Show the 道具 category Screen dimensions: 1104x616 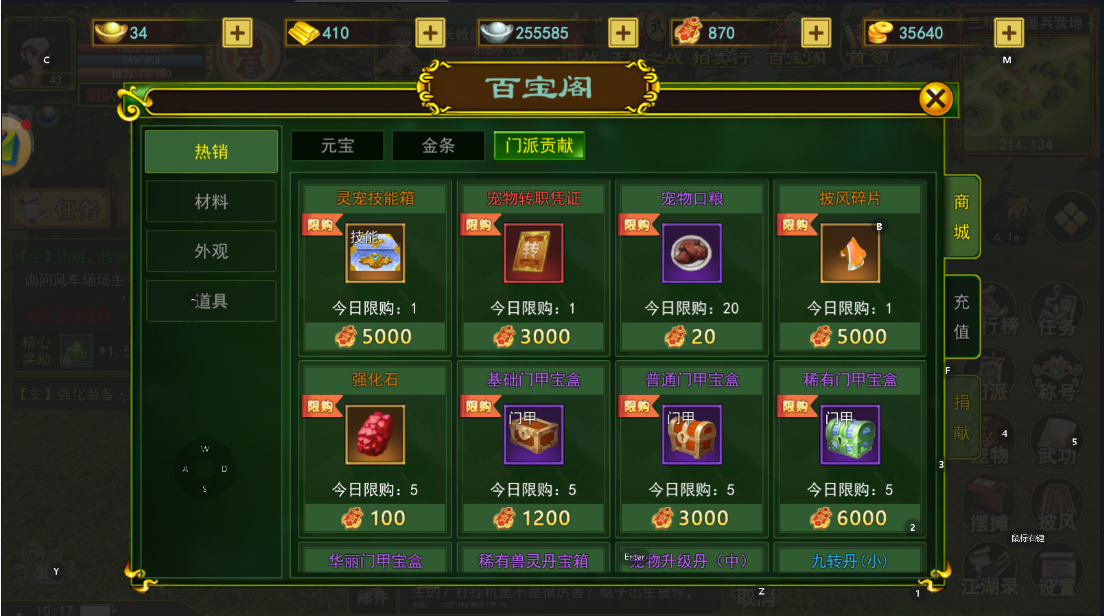coord(211,301)
